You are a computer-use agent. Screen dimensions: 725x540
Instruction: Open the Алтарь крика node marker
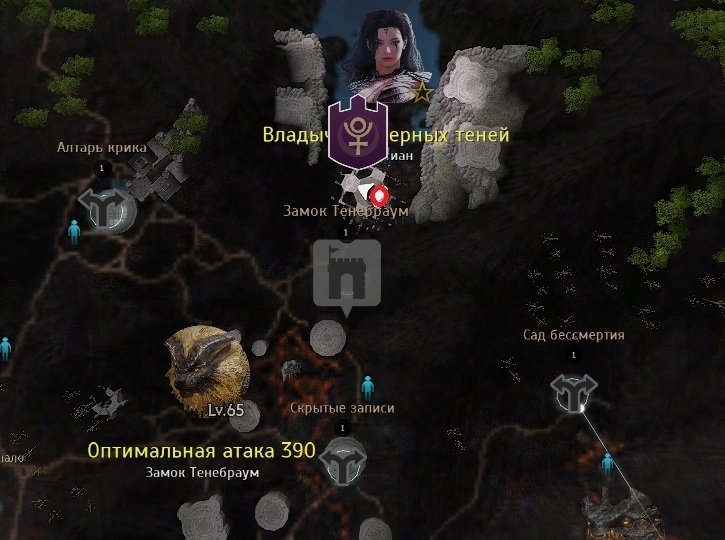[x=102, y=205]
